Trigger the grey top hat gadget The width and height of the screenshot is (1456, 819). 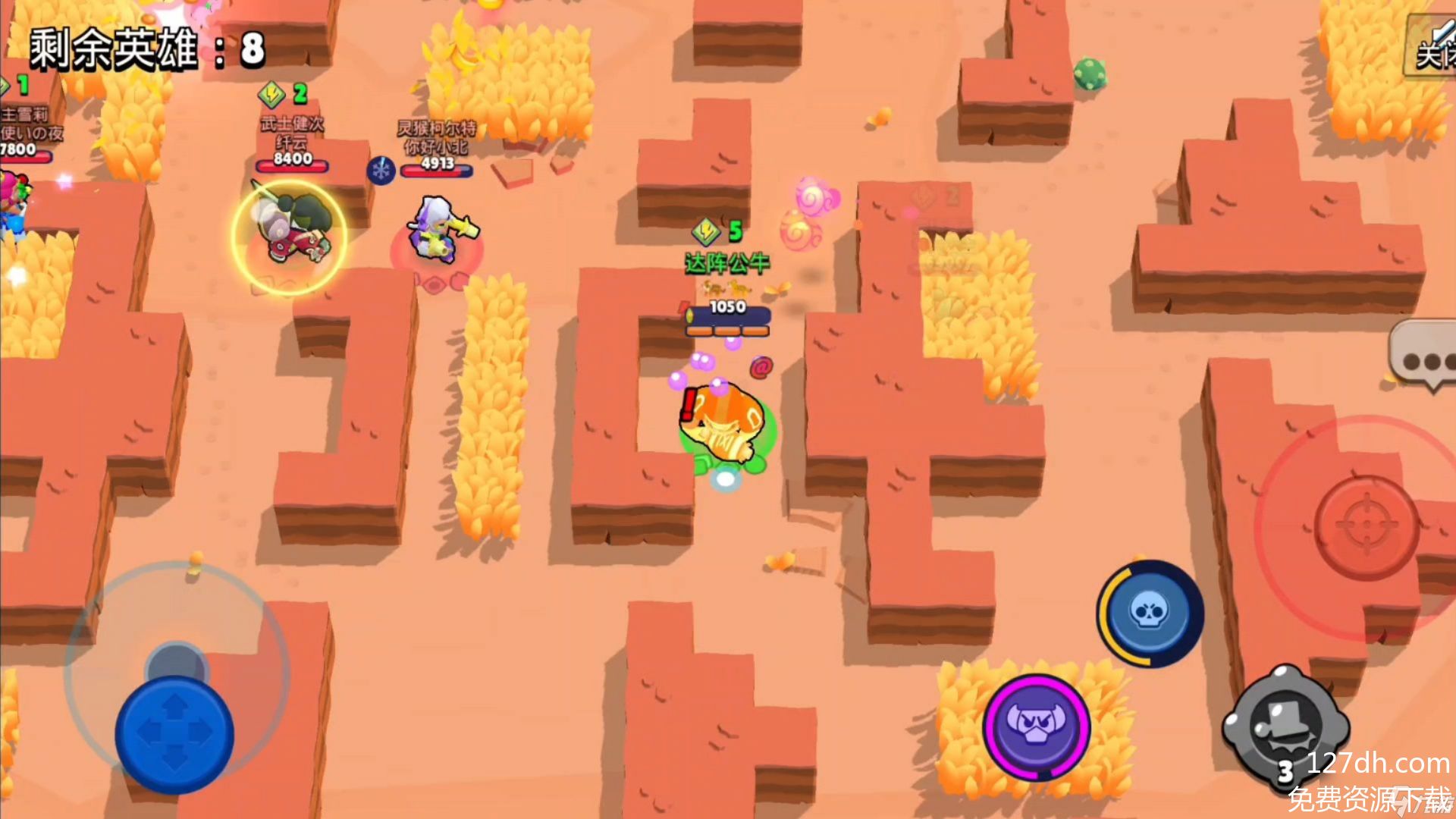[x=1285, y=727]
